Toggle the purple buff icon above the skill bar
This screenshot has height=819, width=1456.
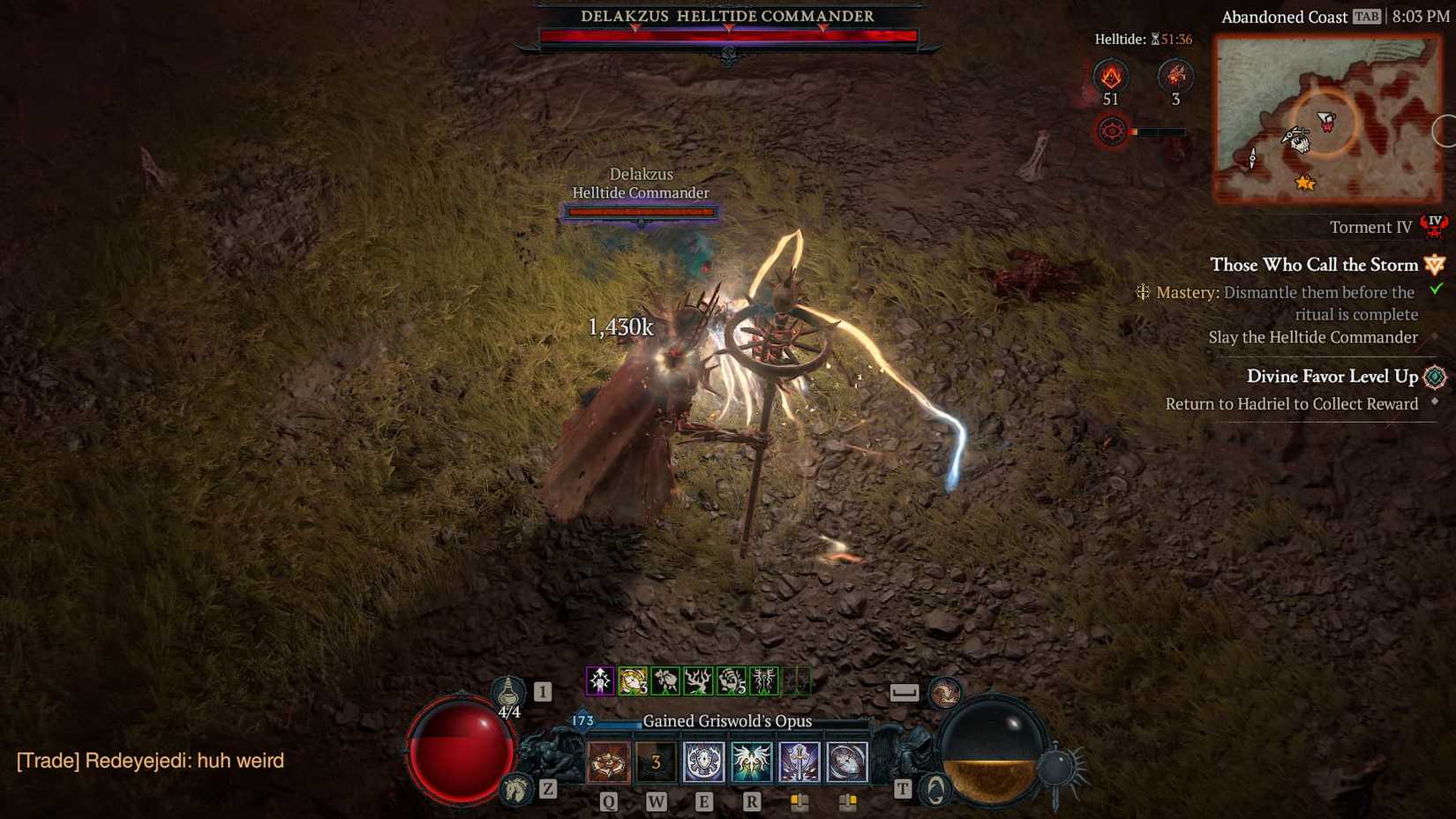tap(600, 680)
